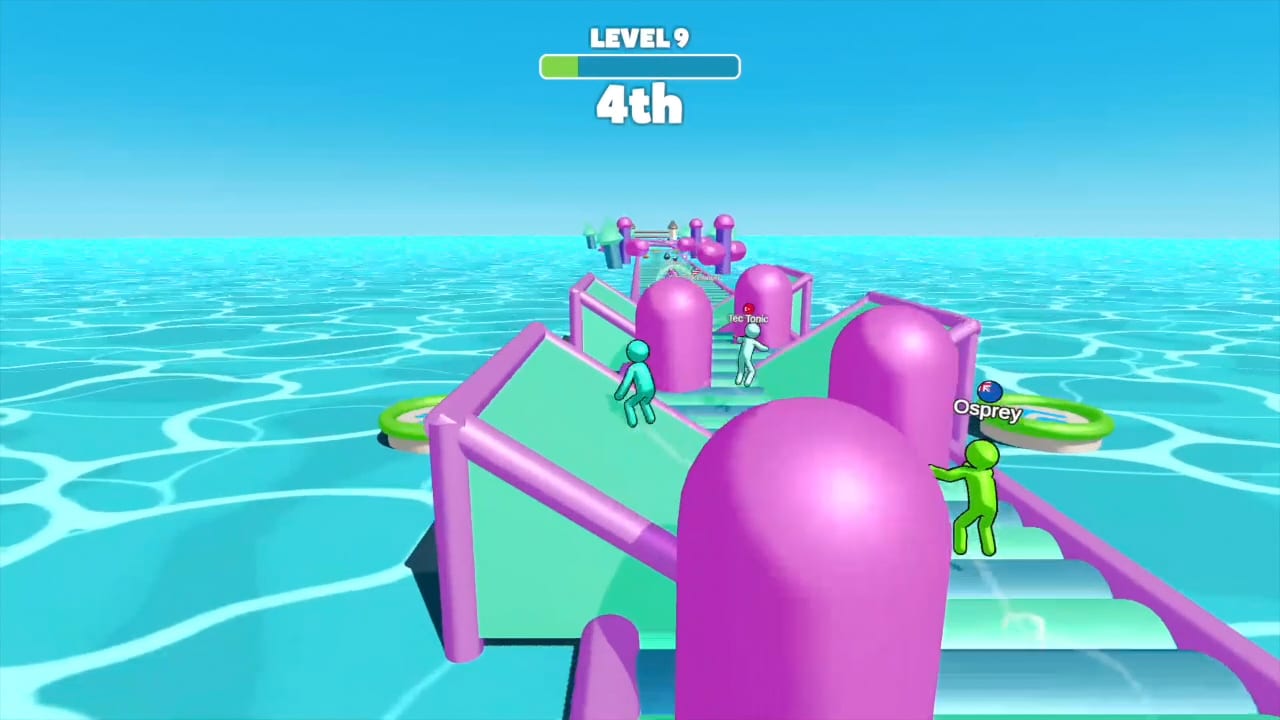This screenshot has height=720, width=1280.
Task: Click the Turkish flag badge above Tec Tonic
Action: tap(748, 307)
